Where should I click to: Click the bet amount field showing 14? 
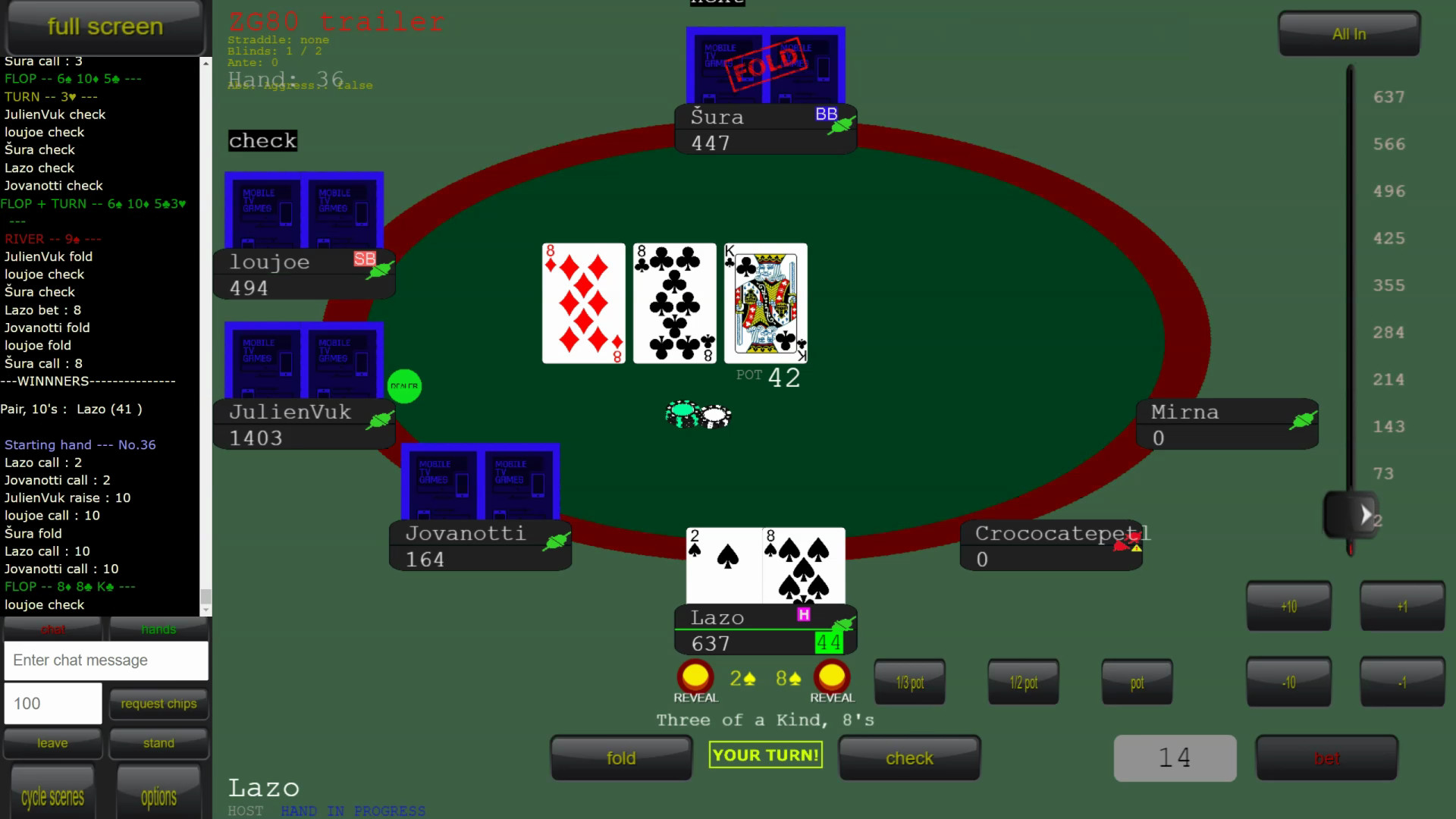1175,758
